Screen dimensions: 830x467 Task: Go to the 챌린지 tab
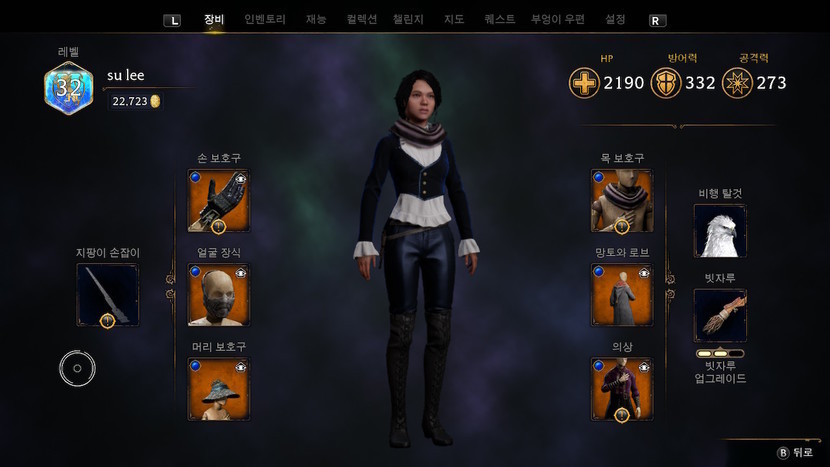[408, 19]
